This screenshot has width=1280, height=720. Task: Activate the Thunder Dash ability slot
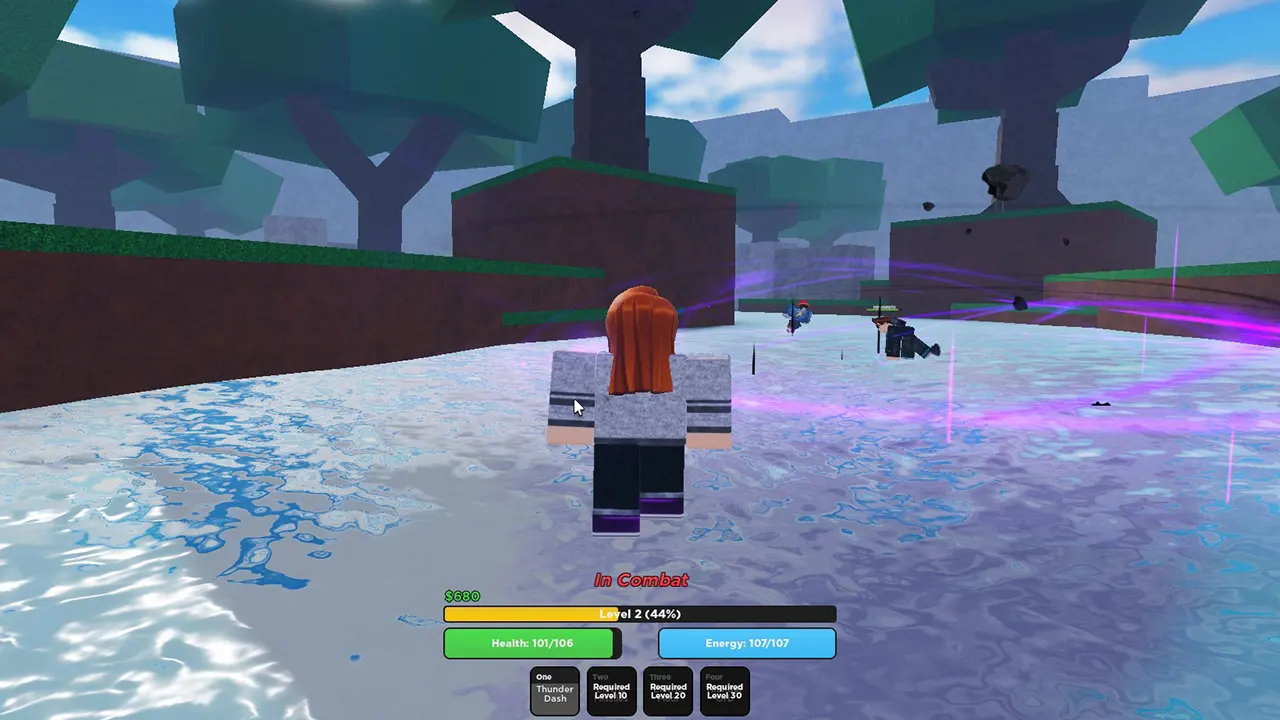[x=554, y=690]
